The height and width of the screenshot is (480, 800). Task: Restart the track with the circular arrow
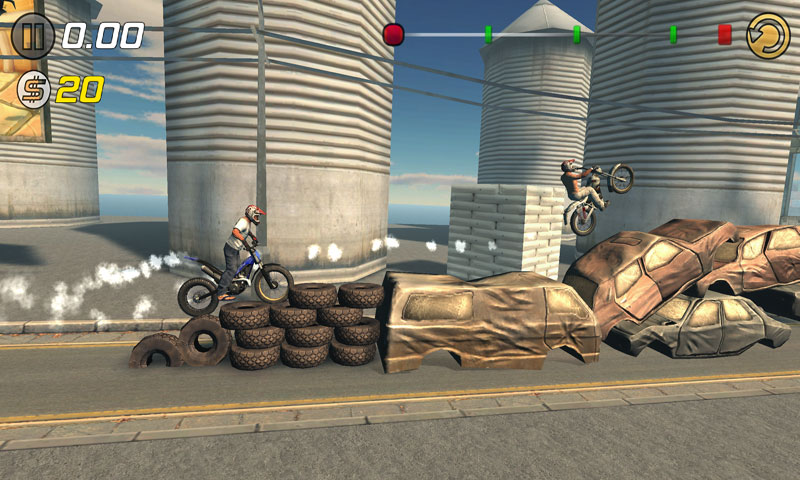[x=768, y=35]
